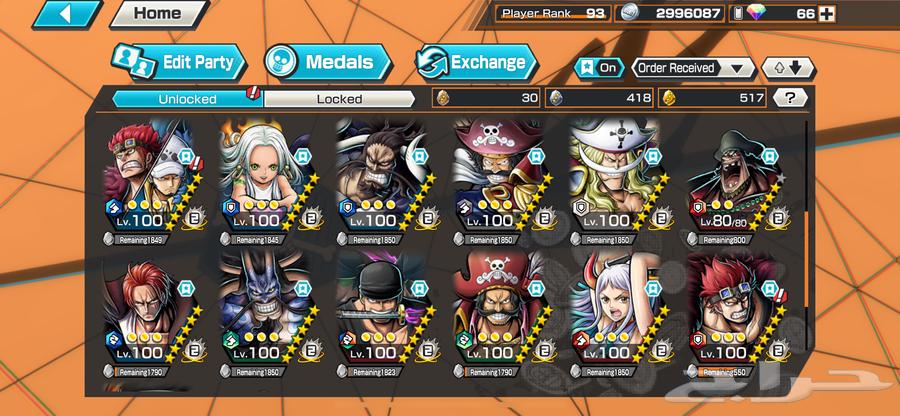
Task: Open the Exchange screen
Action: (x=473, y=62)
